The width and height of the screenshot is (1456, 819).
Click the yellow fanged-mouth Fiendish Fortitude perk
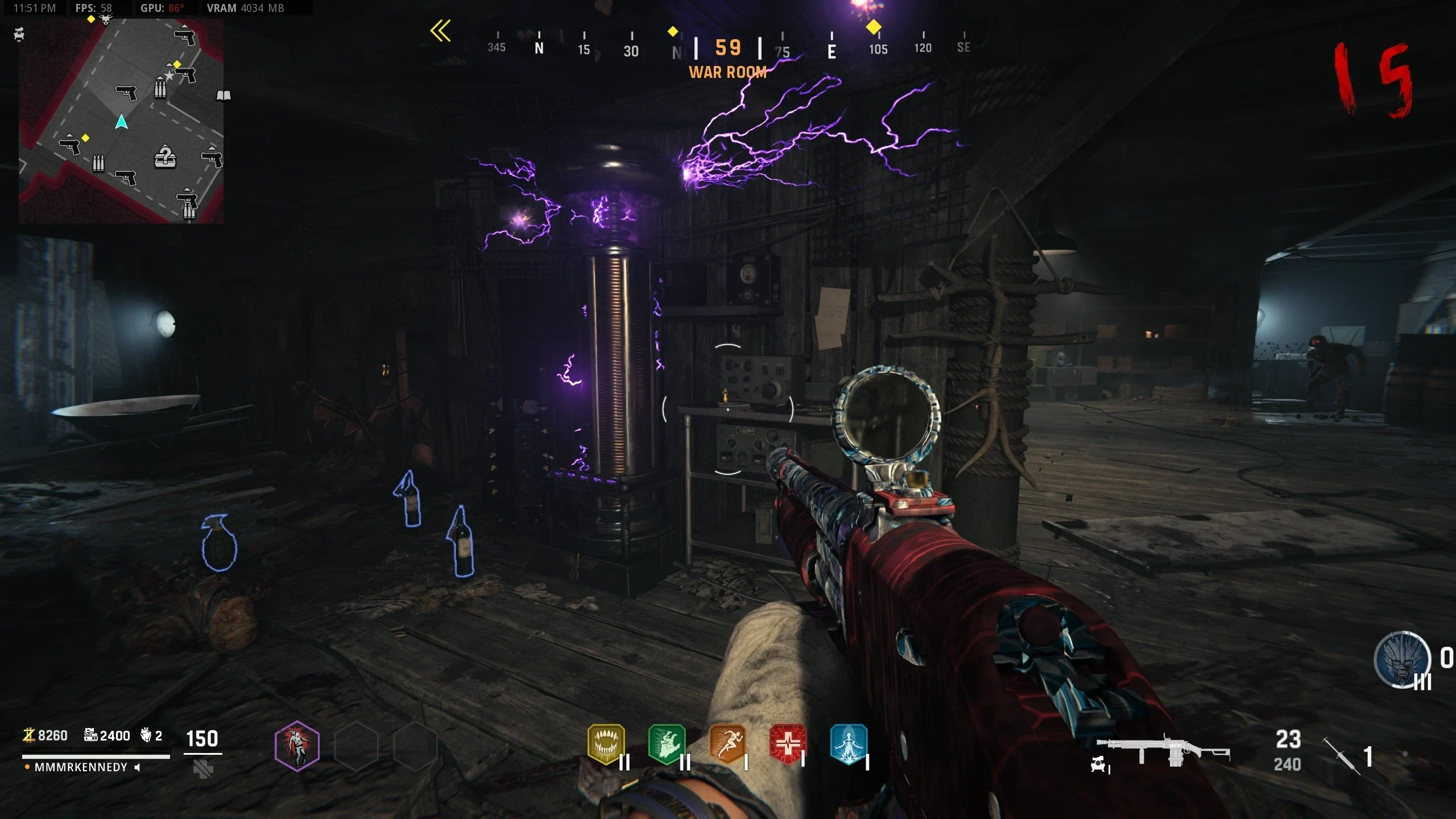606,743
